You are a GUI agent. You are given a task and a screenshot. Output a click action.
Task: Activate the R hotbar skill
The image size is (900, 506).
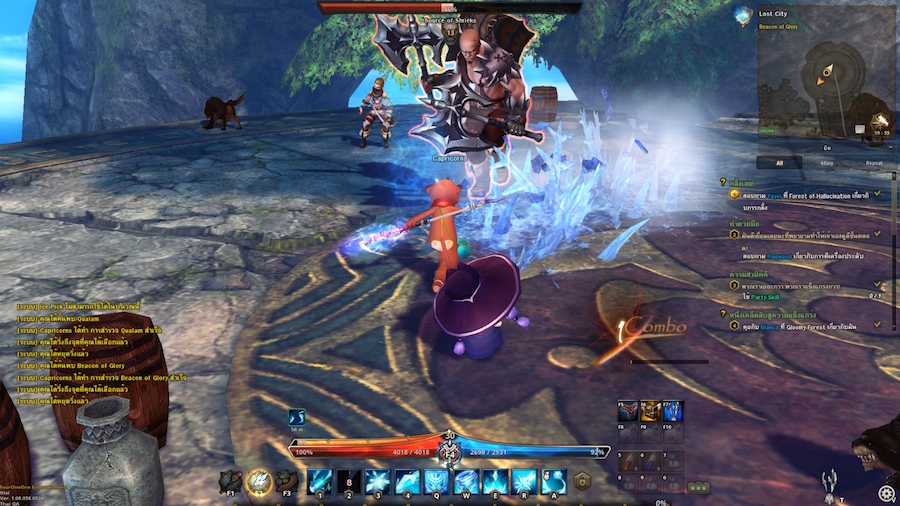[x=524, y=481]
